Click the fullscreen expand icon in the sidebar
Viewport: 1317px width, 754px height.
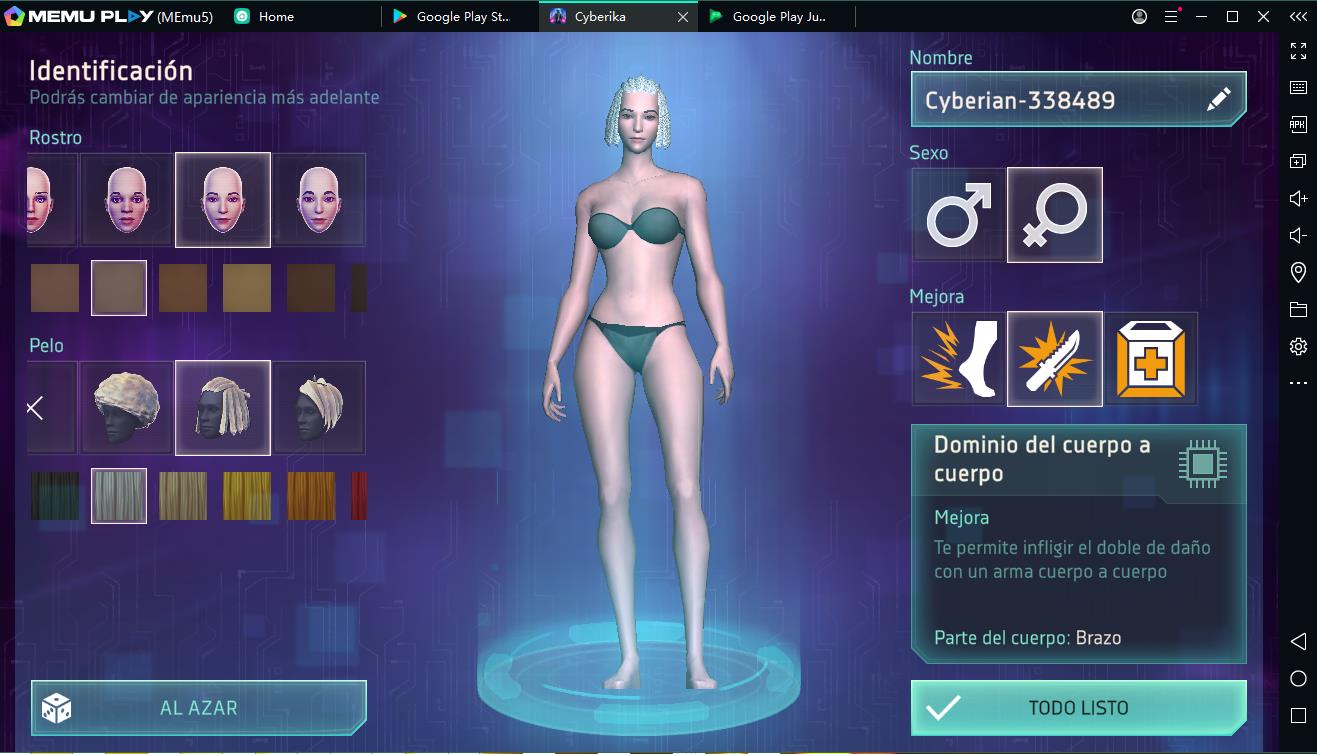click(x=1298, y=49)
